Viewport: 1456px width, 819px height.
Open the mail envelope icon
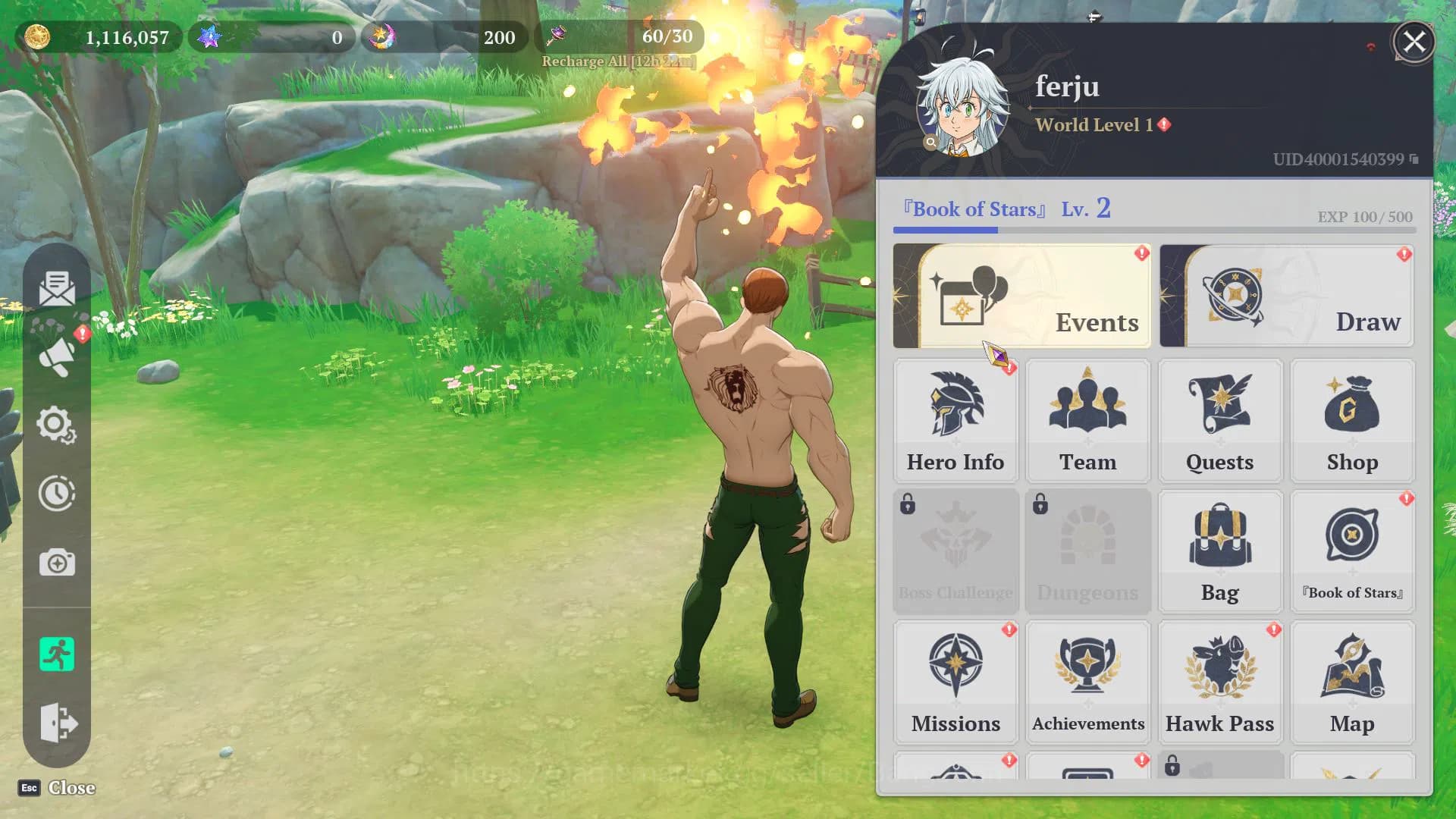[57, 288]
